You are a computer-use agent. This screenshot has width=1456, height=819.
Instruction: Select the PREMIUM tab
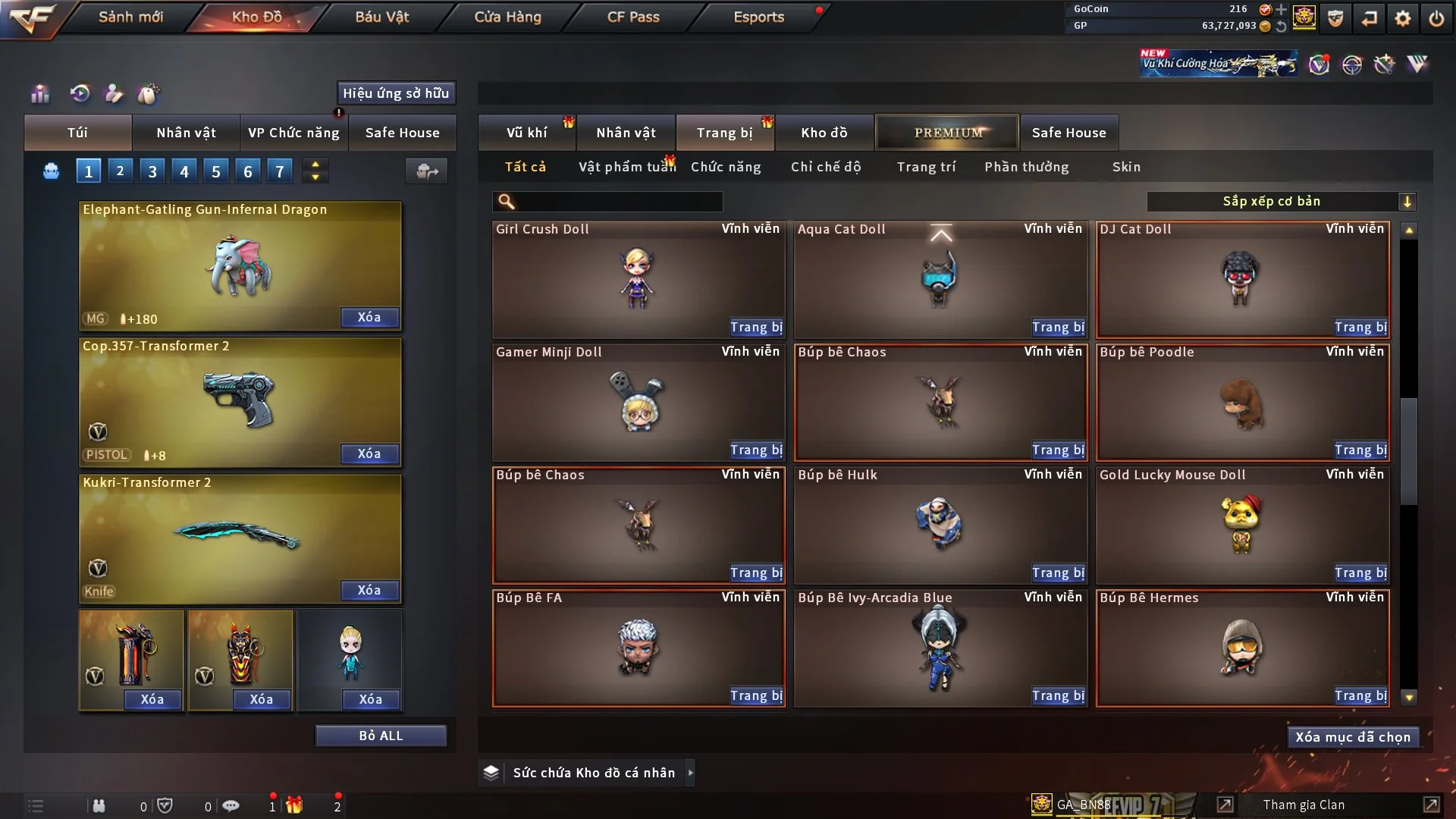click(x=947, y=133)
